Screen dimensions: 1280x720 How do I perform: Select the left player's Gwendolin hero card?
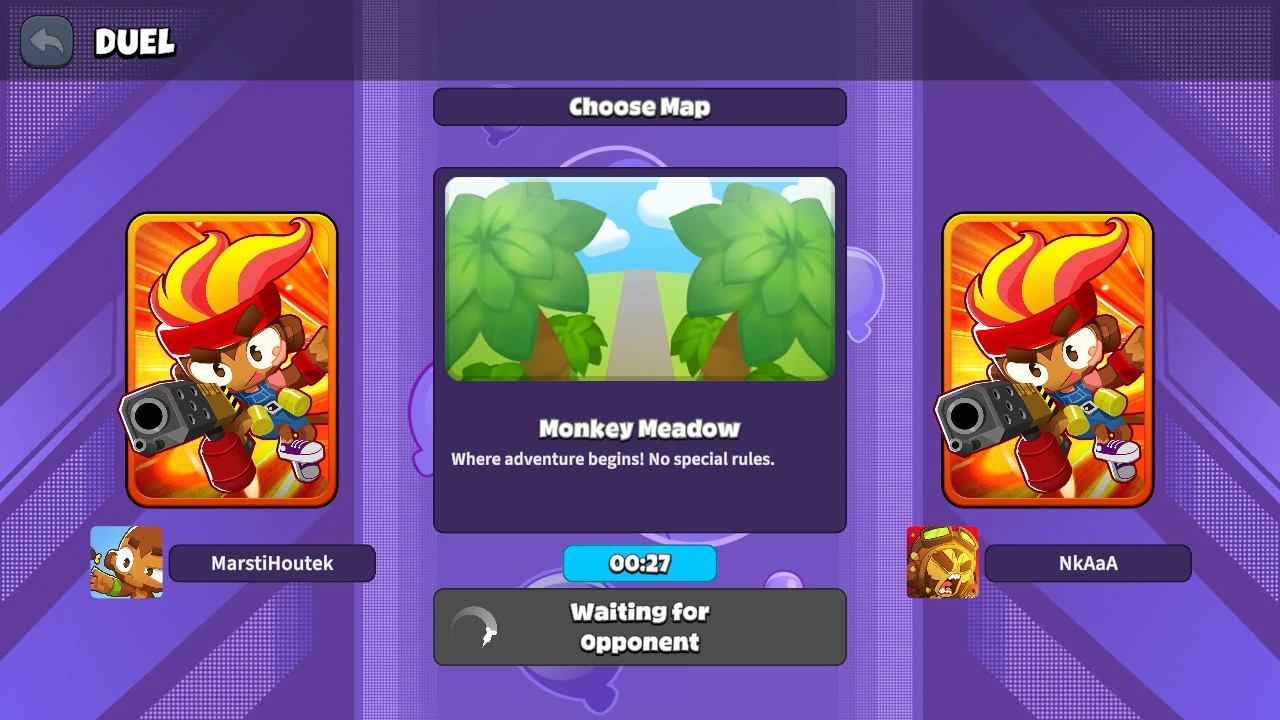[x=232, y=360]
